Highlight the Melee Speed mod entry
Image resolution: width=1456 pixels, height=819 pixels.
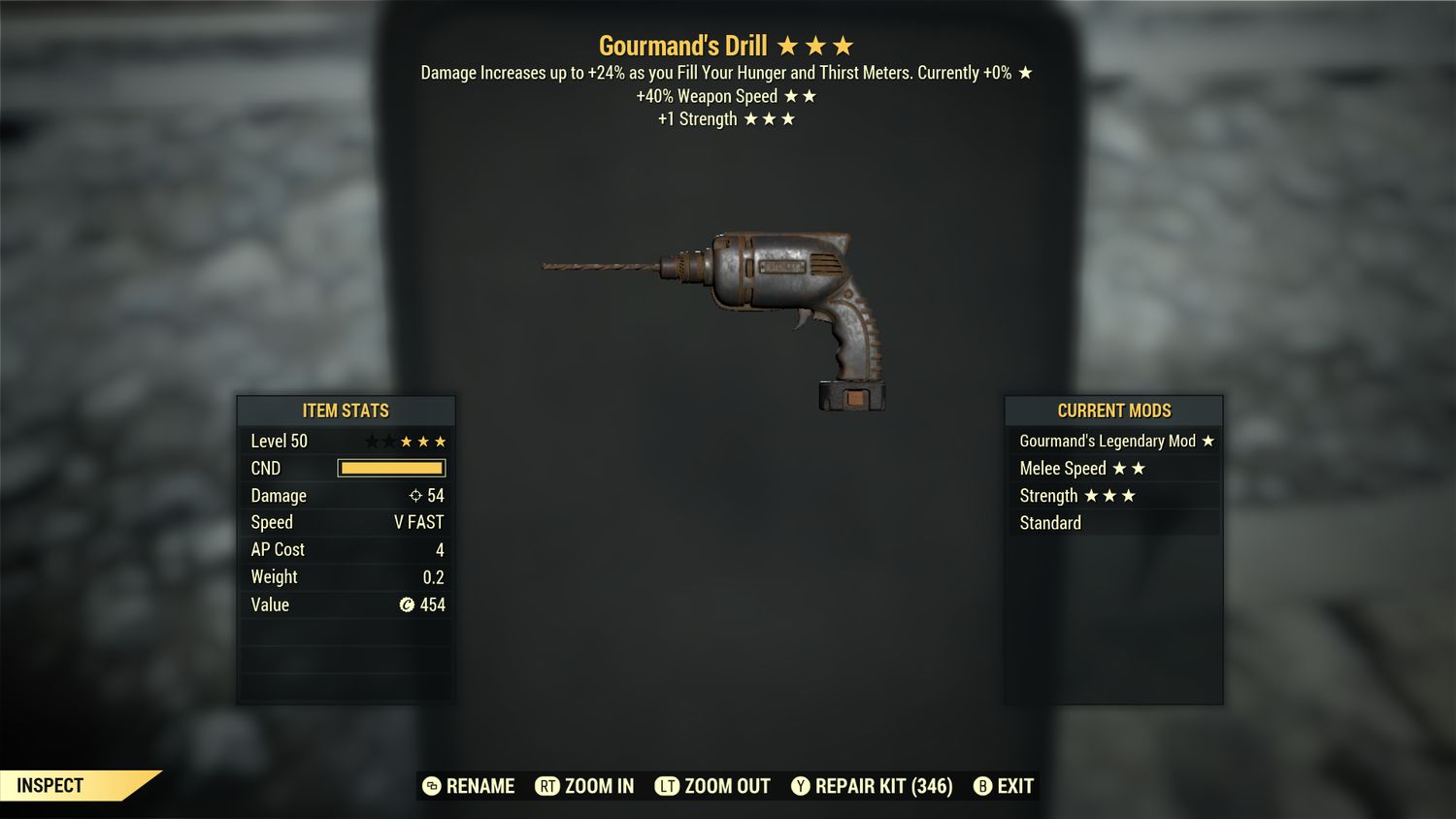coord(1113,469)
